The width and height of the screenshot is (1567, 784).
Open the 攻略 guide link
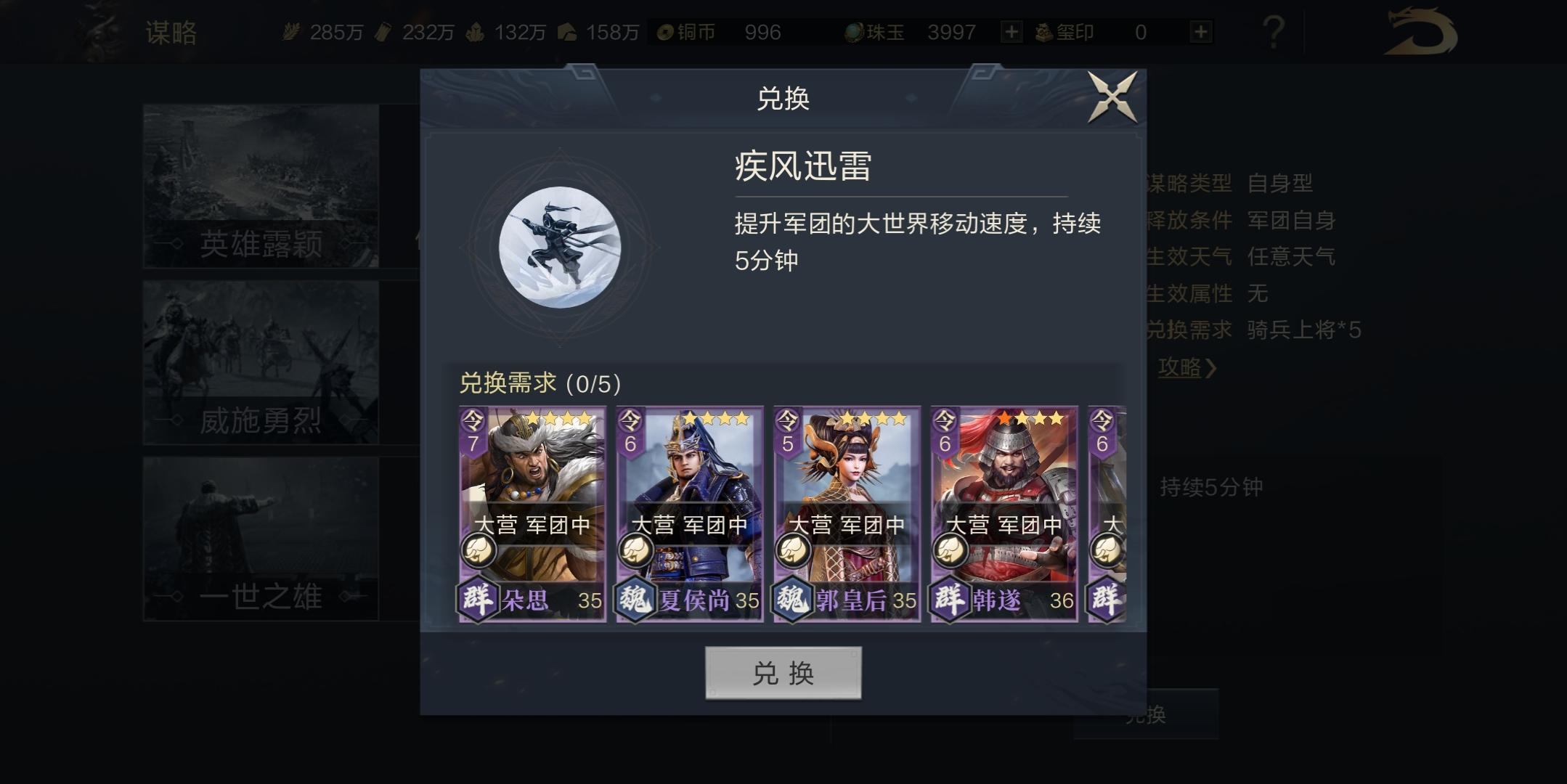point(1184,368)
